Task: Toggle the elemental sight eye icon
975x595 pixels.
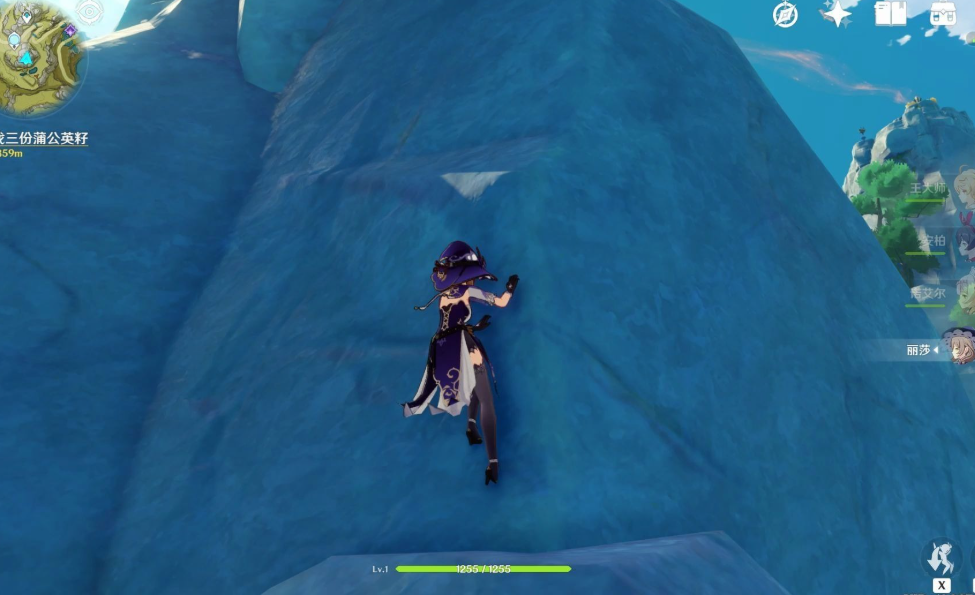Action: coord(90,12)
